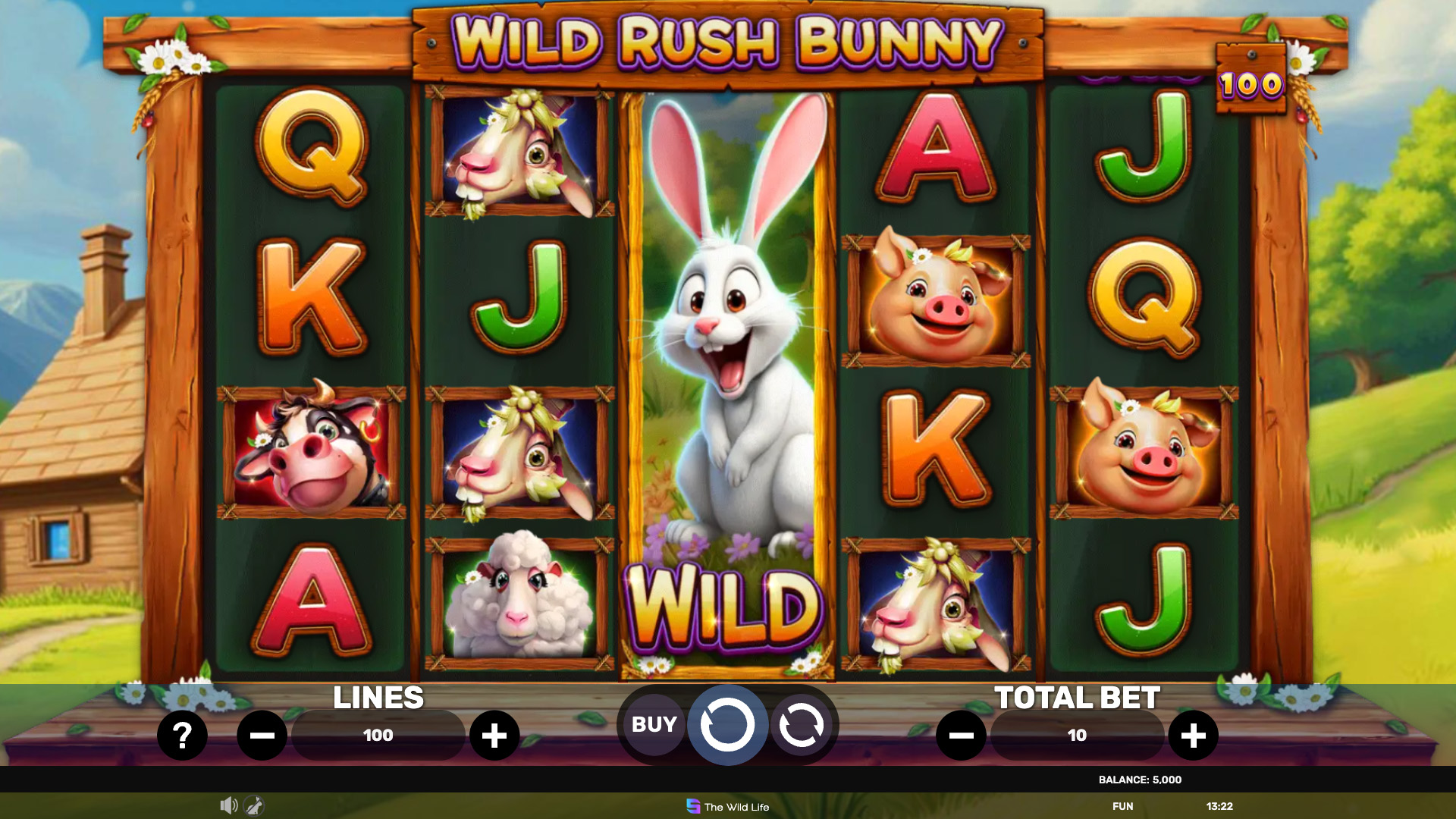
Task: Toggle the crossed-out rabbit turbo icon
Action: (254, 805)
